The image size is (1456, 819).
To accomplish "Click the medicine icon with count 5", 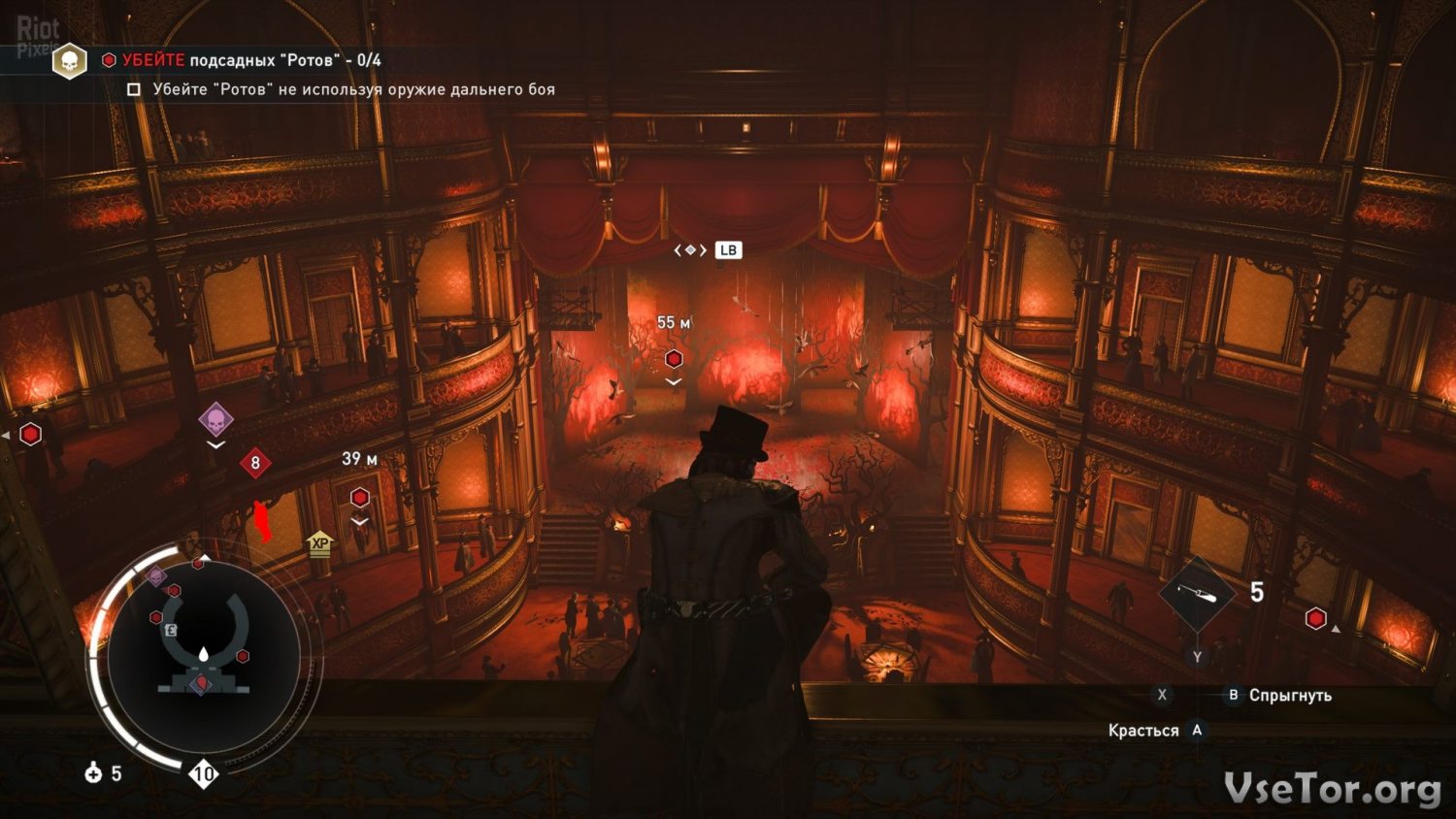I will (x=94, y=773).
